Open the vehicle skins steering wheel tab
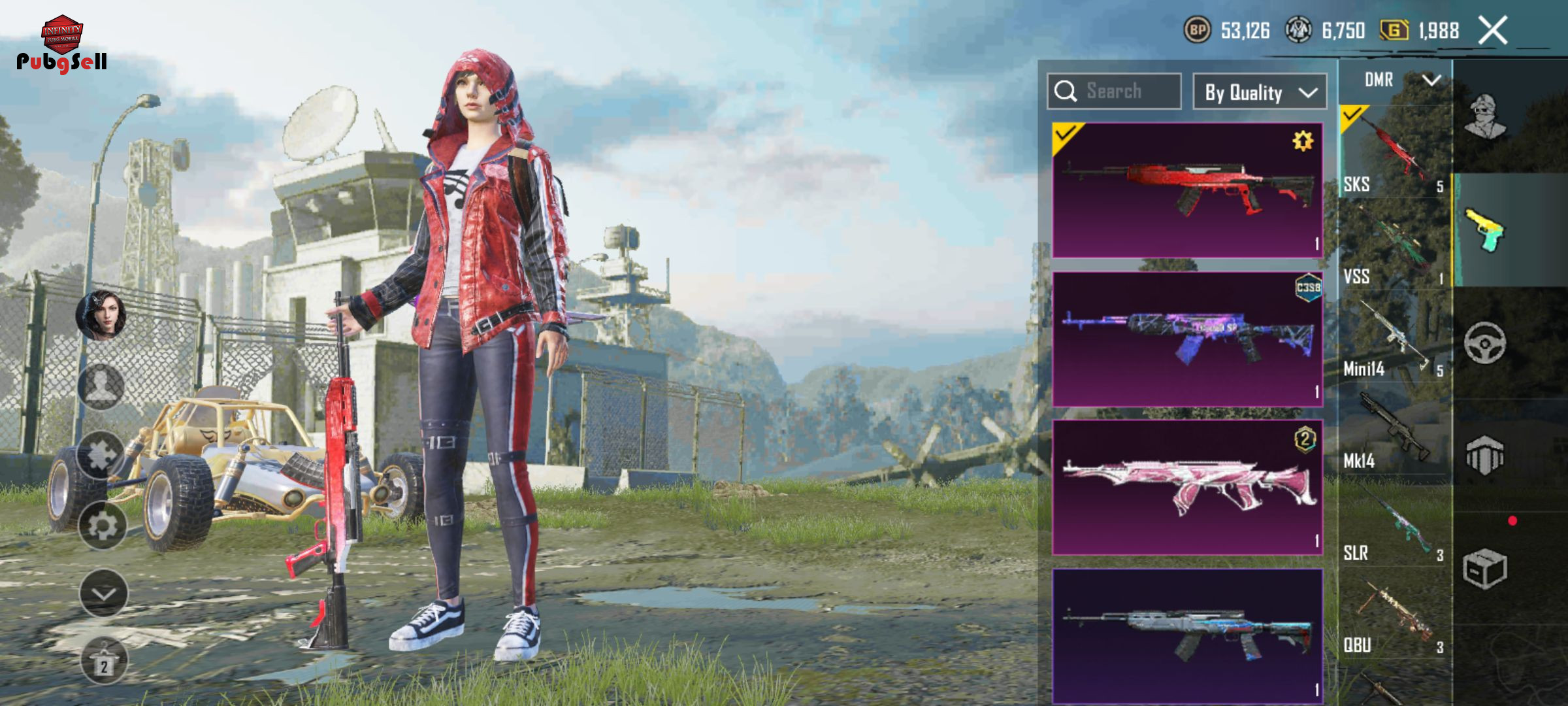This screenshot has height=706, width=1568. tap(1485, 343)
